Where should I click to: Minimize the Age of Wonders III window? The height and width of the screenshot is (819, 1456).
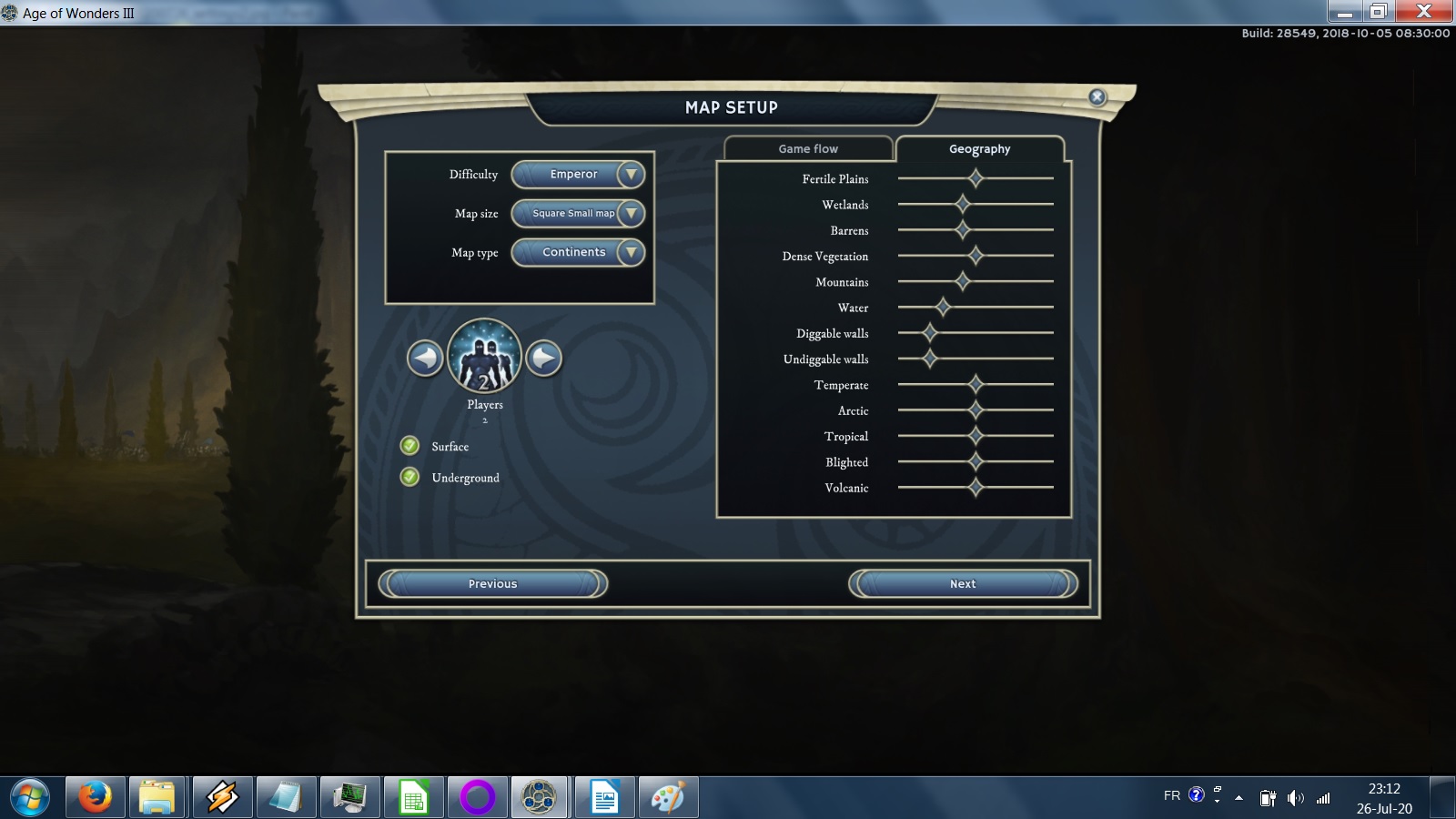point(1344,12)
